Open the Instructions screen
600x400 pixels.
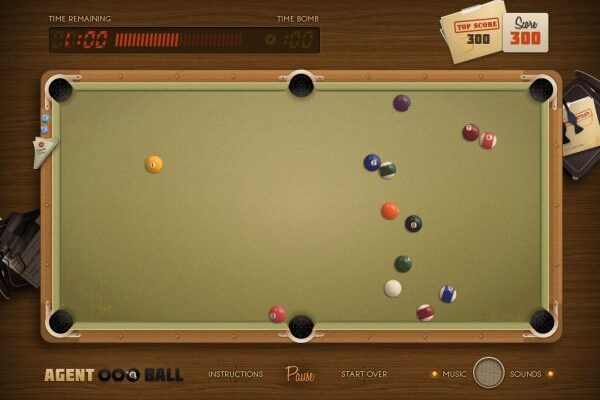[235, 374]
